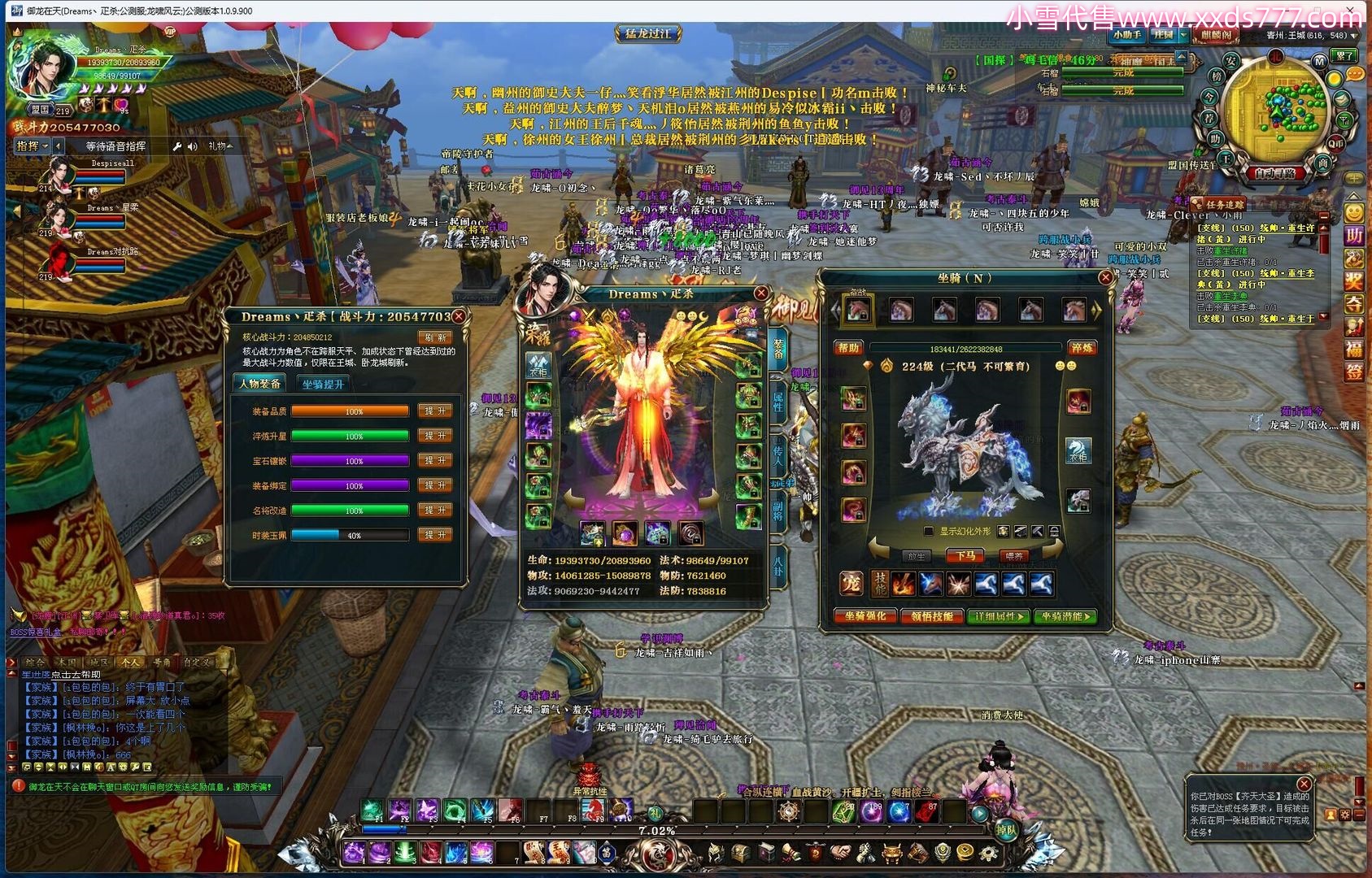Toggle the 显示幻化外形 checkbox
Image resolution: width=1372 pixels, height=878 pixels.
pos(928,532)
